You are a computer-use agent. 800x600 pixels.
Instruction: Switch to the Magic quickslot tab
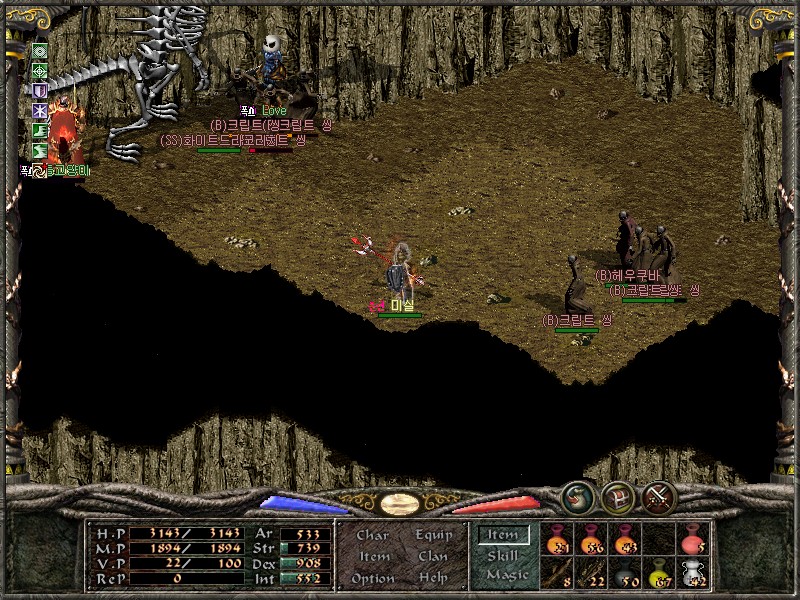click(x=506, y=575)
